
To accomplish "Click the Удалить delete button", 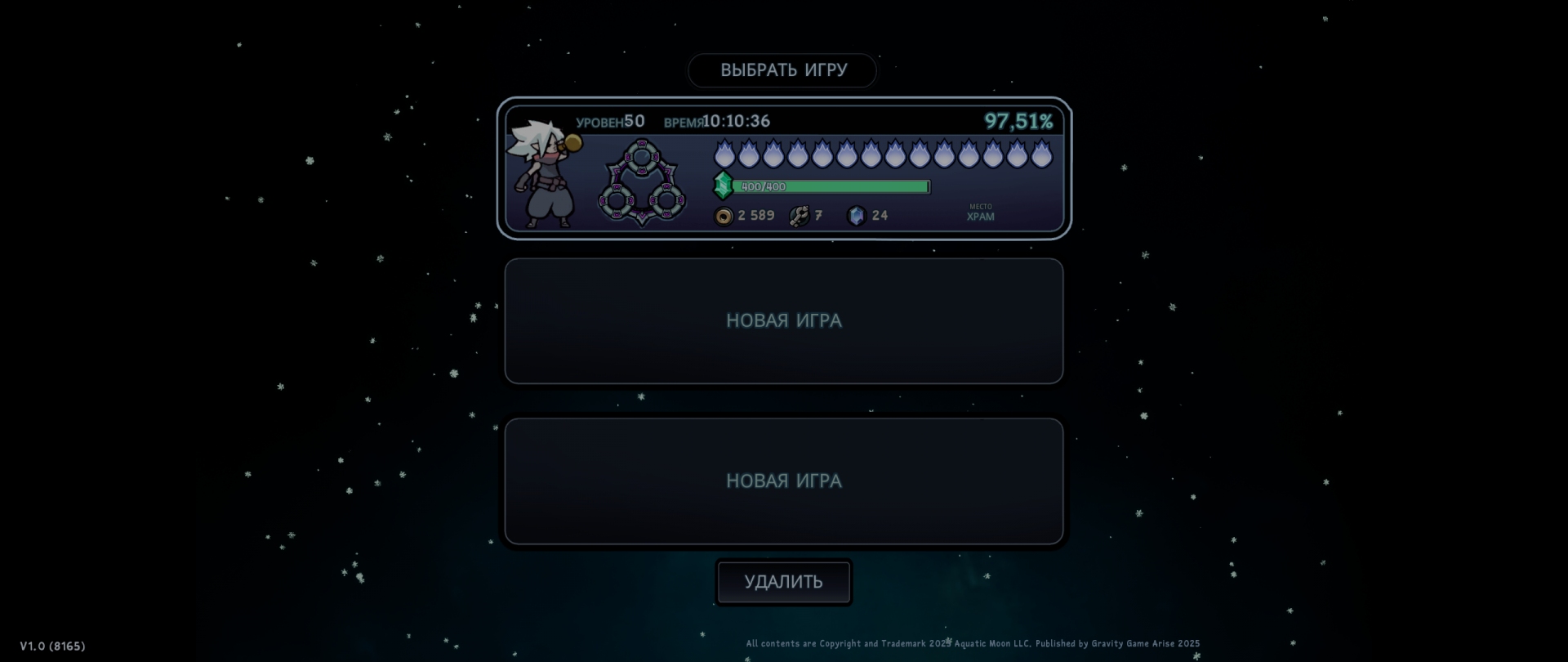I will click(x=783, y=582).
